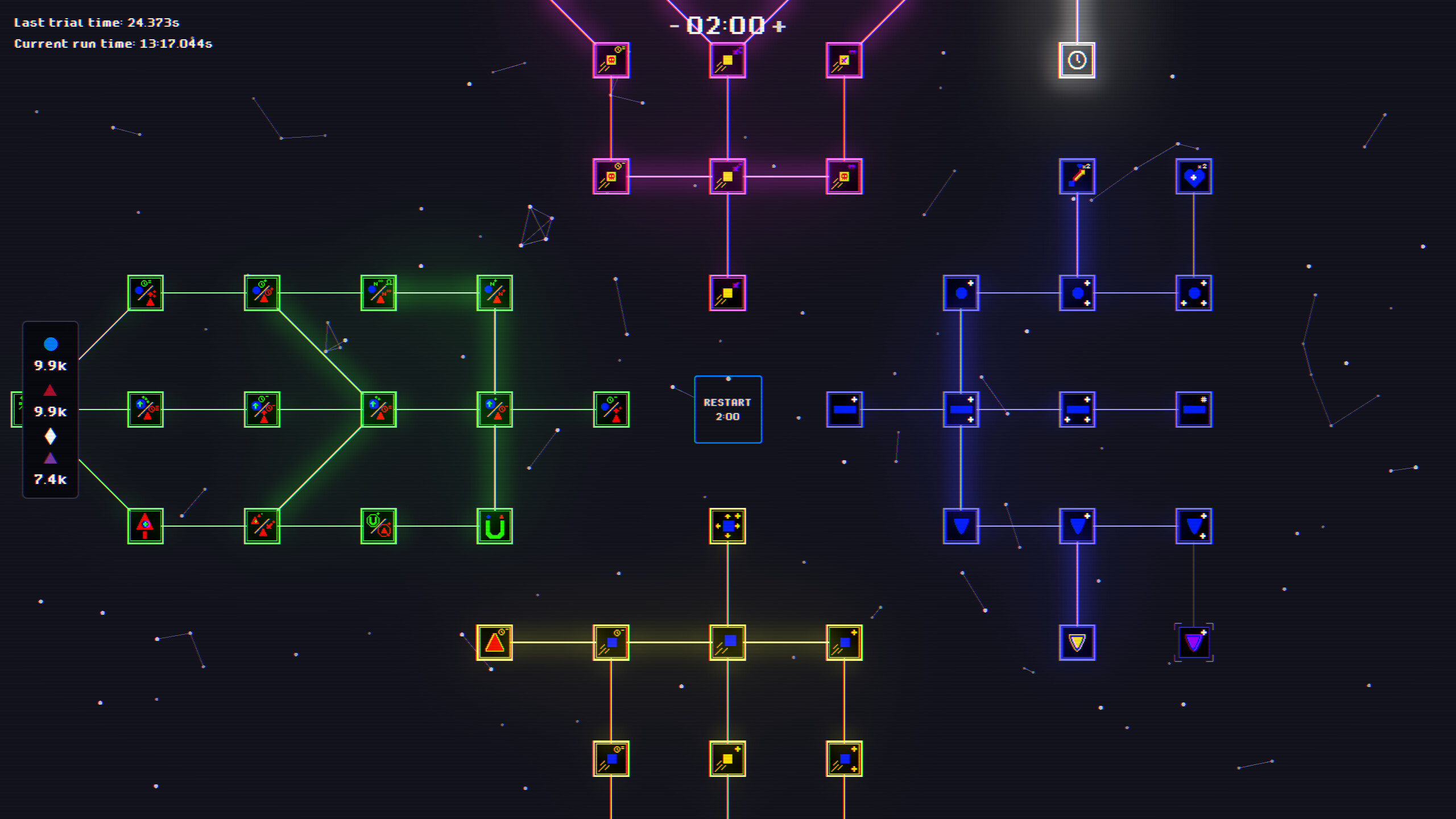Select the red triangle node starting the yellow branch
Screen dimensions: 1456x819
pos(494,642)
